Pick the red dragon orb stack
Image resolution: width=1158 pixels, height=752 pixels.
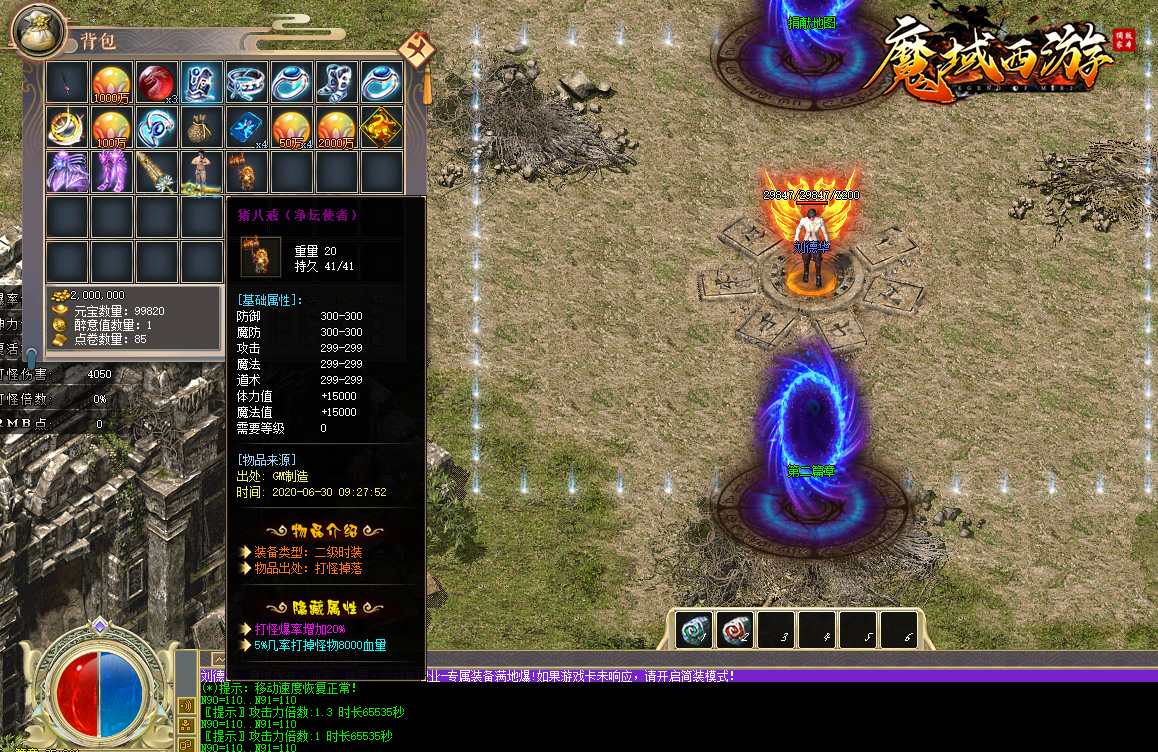click(x=156, y=82)
